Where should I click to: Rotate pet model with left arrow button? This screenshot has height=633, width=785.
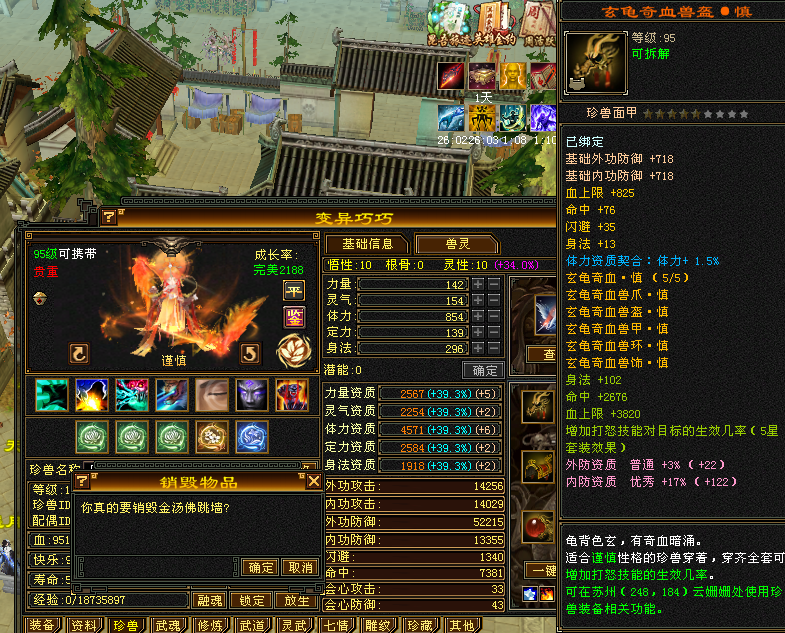pyautogui.click(x=79, y=352)
